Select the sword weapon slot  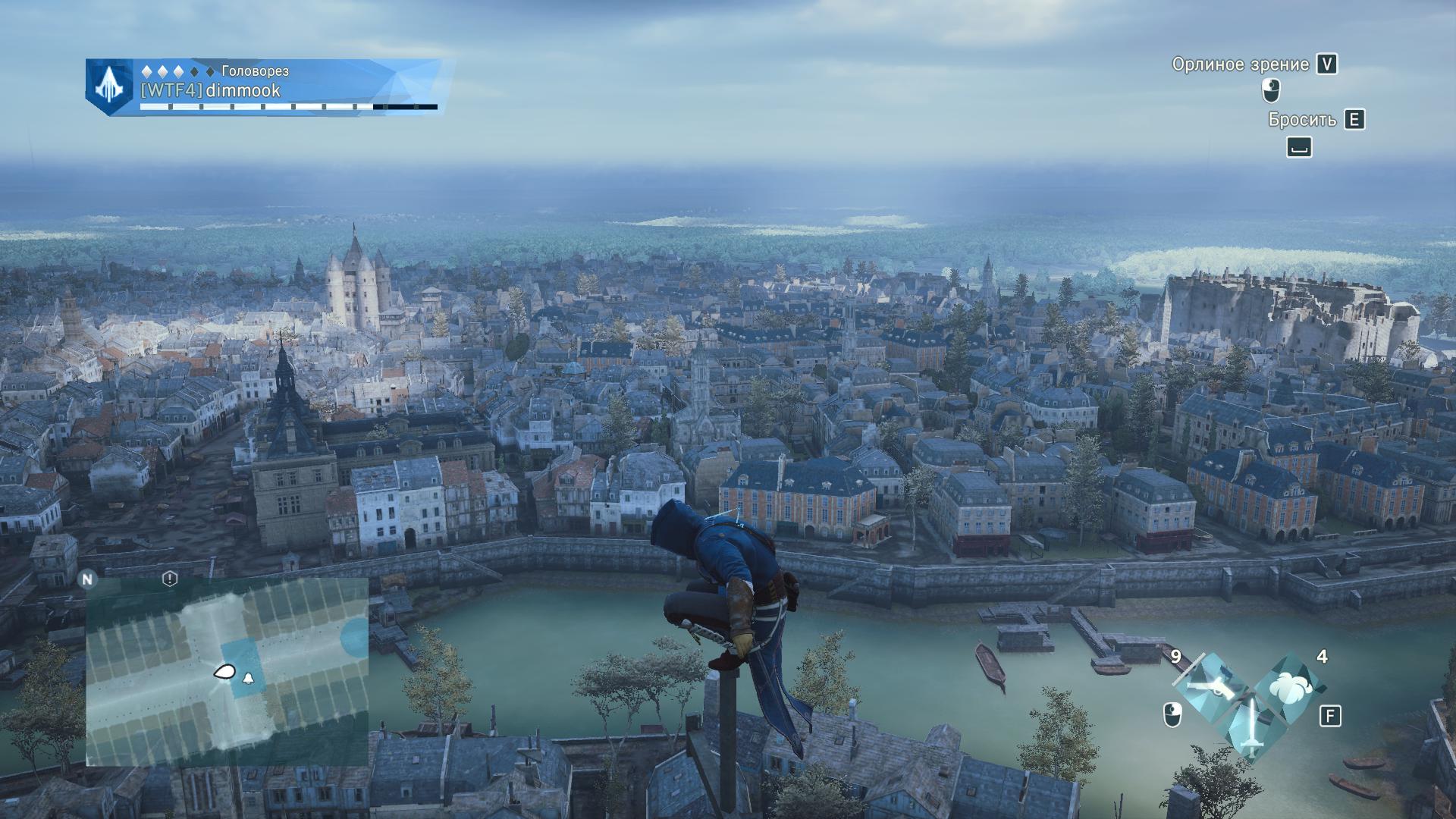pyautogui.click(x=1251, y=726)
